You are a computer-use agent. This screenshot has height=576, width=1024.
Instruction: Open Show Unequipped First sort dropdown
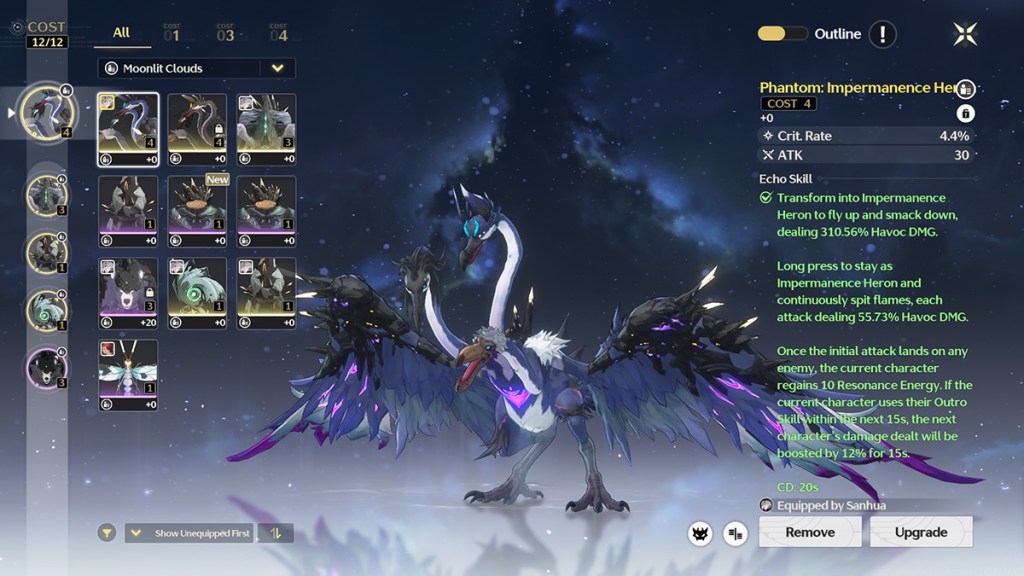click(190, 533)
